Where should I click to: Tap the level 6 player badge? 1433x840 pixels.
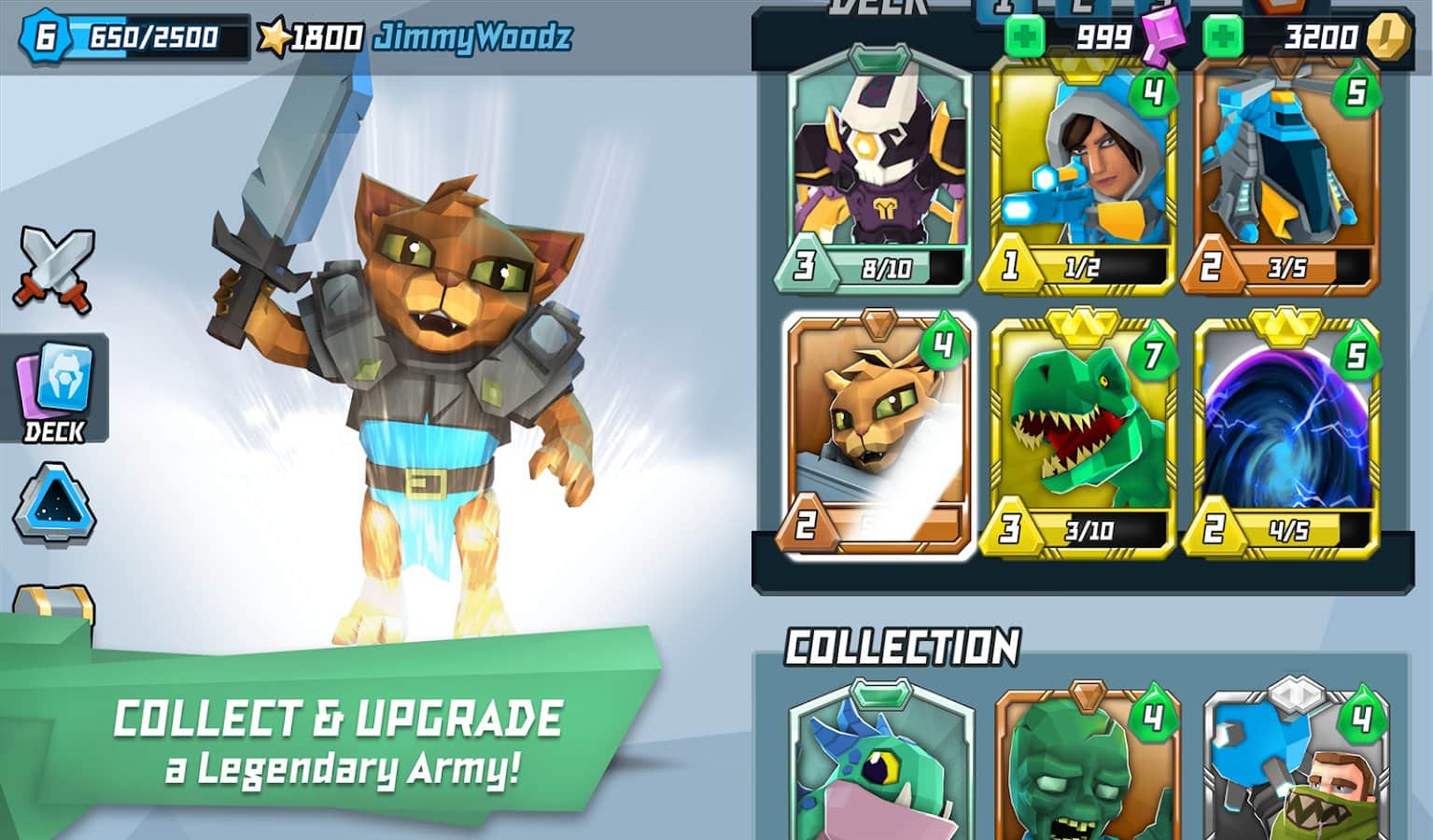pos(44,36)
